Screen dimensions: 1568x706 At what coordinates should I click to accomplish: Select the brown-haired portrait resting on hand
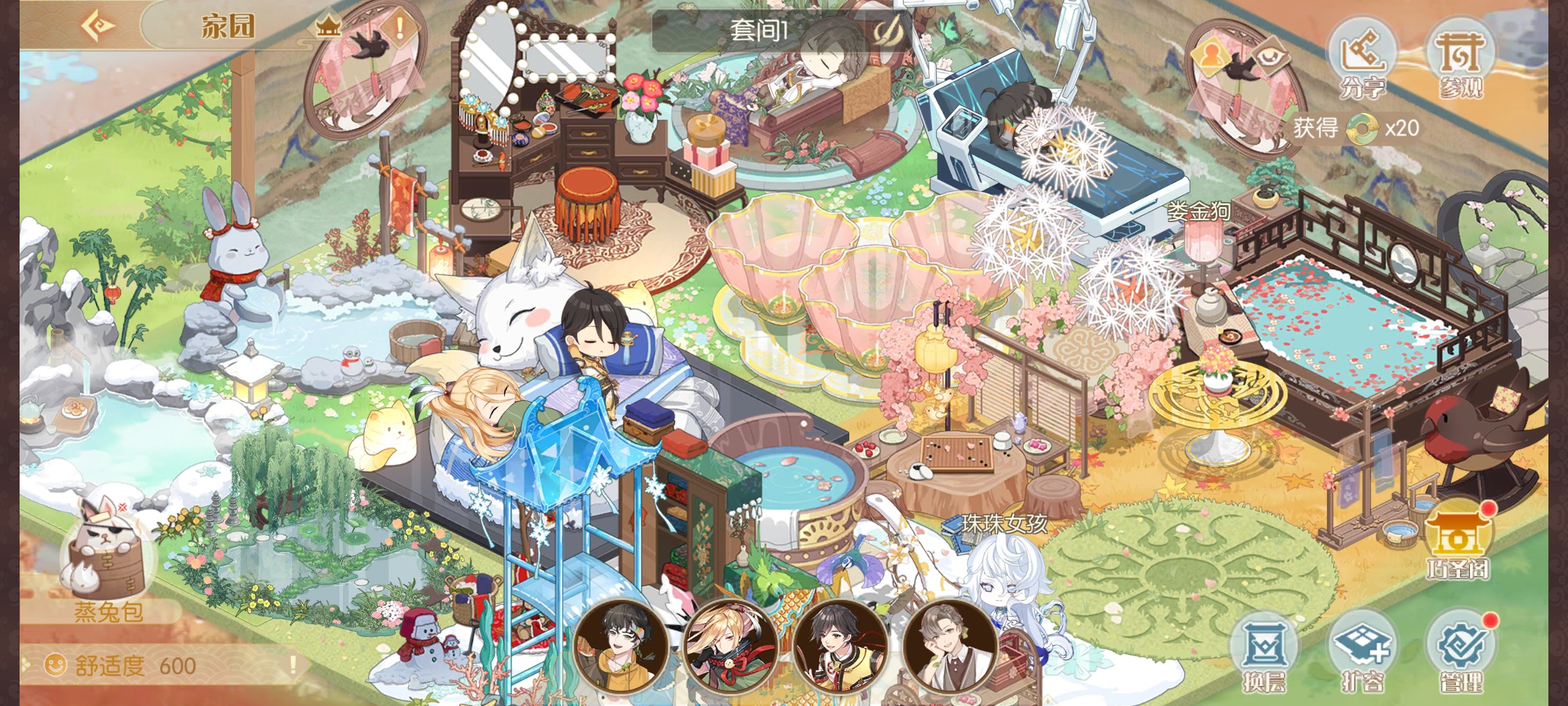tap(949, 644)
